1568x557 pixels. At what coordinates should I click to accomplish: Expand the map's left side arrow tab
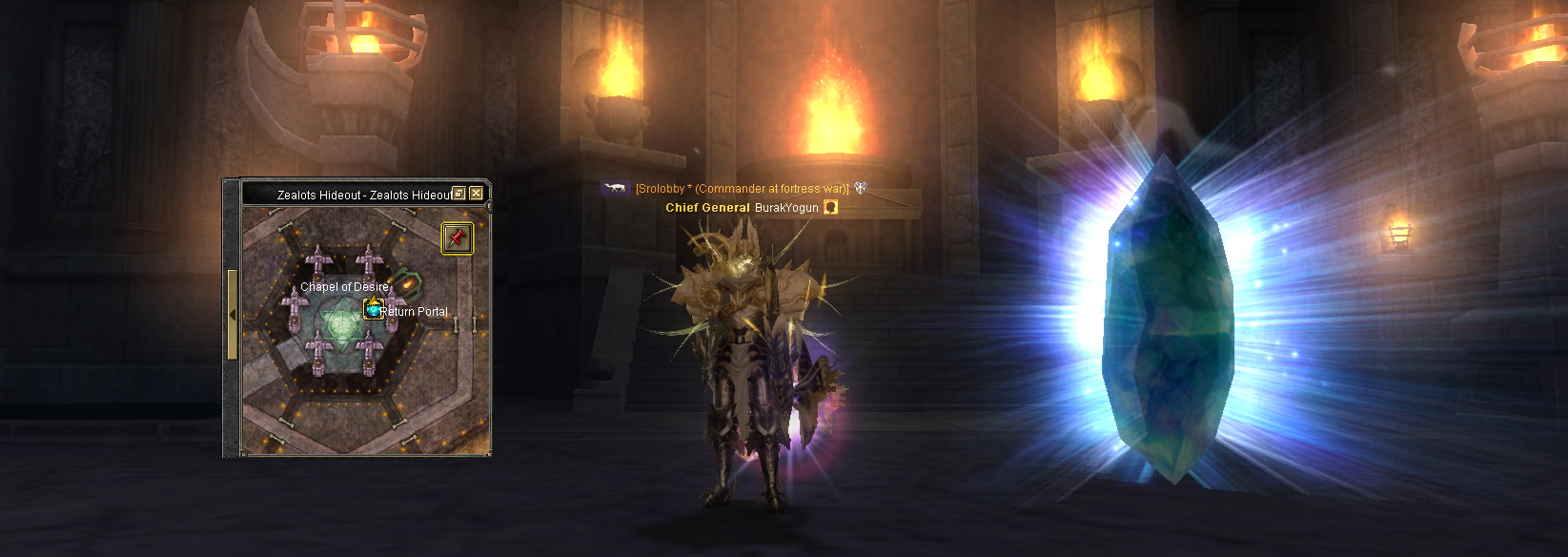pos(232,315)
